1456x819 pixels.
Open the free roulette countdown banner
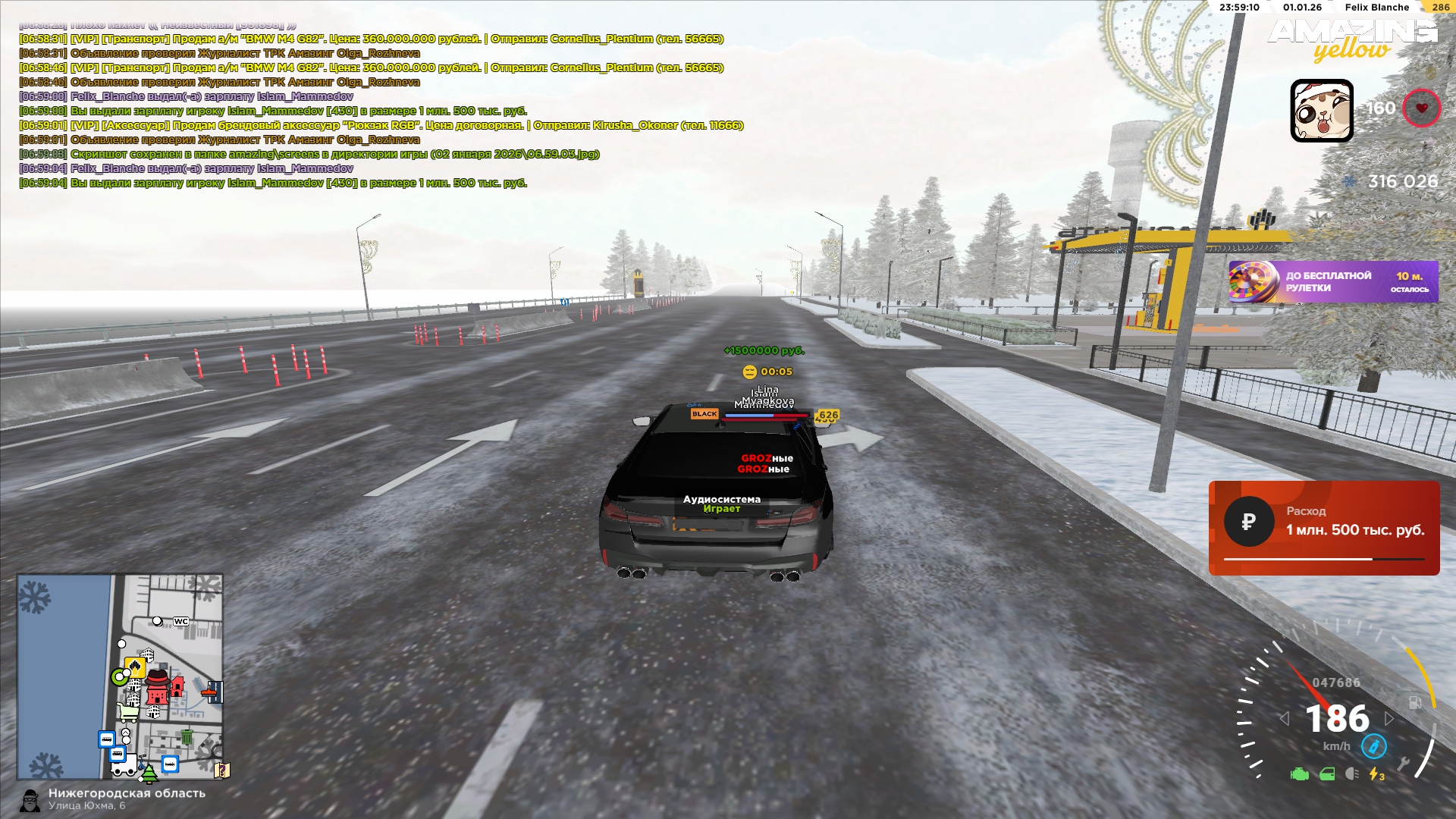pyautogui.click(x=1332, y=282)
